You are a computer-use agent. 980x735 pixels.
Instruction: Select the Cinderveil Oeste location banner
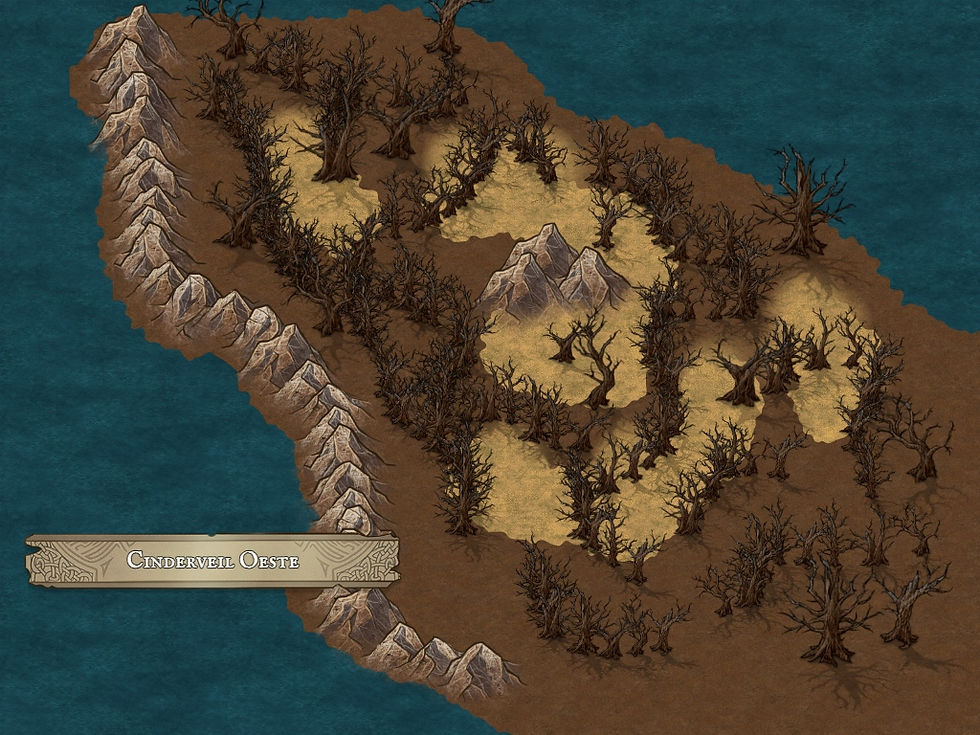[x=212, y=560]
